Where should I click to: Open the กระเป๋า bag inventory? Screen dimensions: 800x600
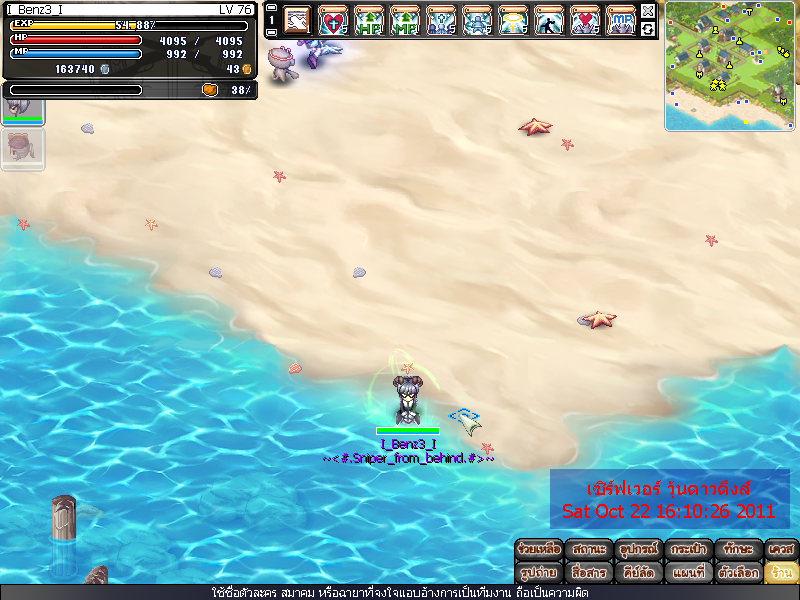(x=690, y=549)
